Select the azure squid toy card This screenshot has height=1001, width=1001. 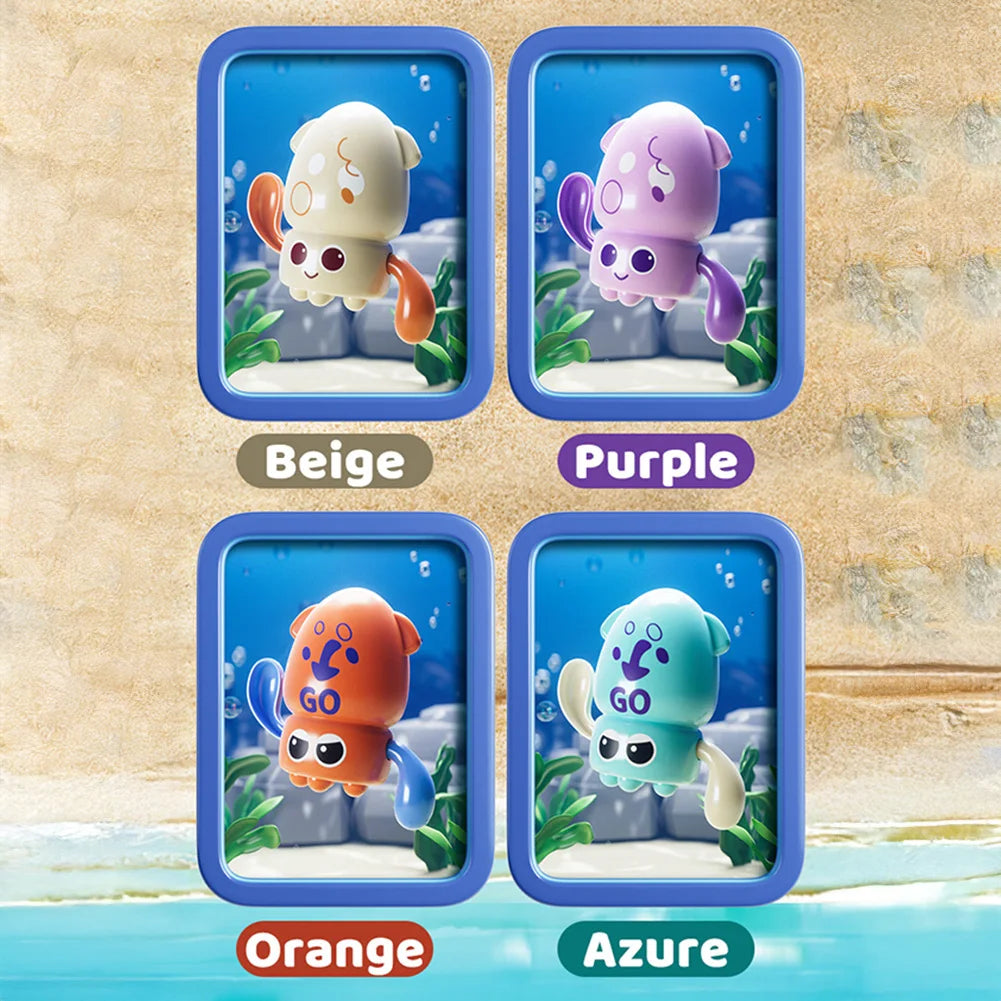pyautogui.click(x=655, y=708)
